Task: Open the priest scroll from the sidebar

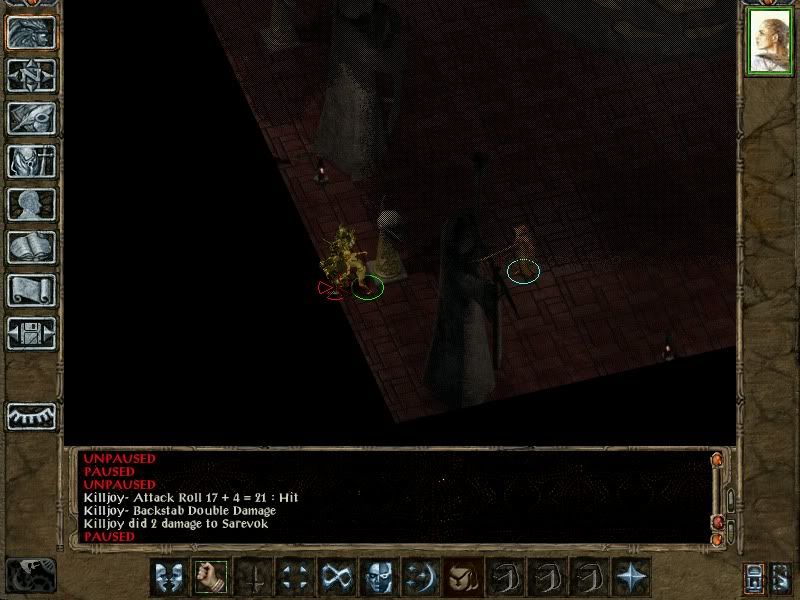Action: [x=31, y=290]
